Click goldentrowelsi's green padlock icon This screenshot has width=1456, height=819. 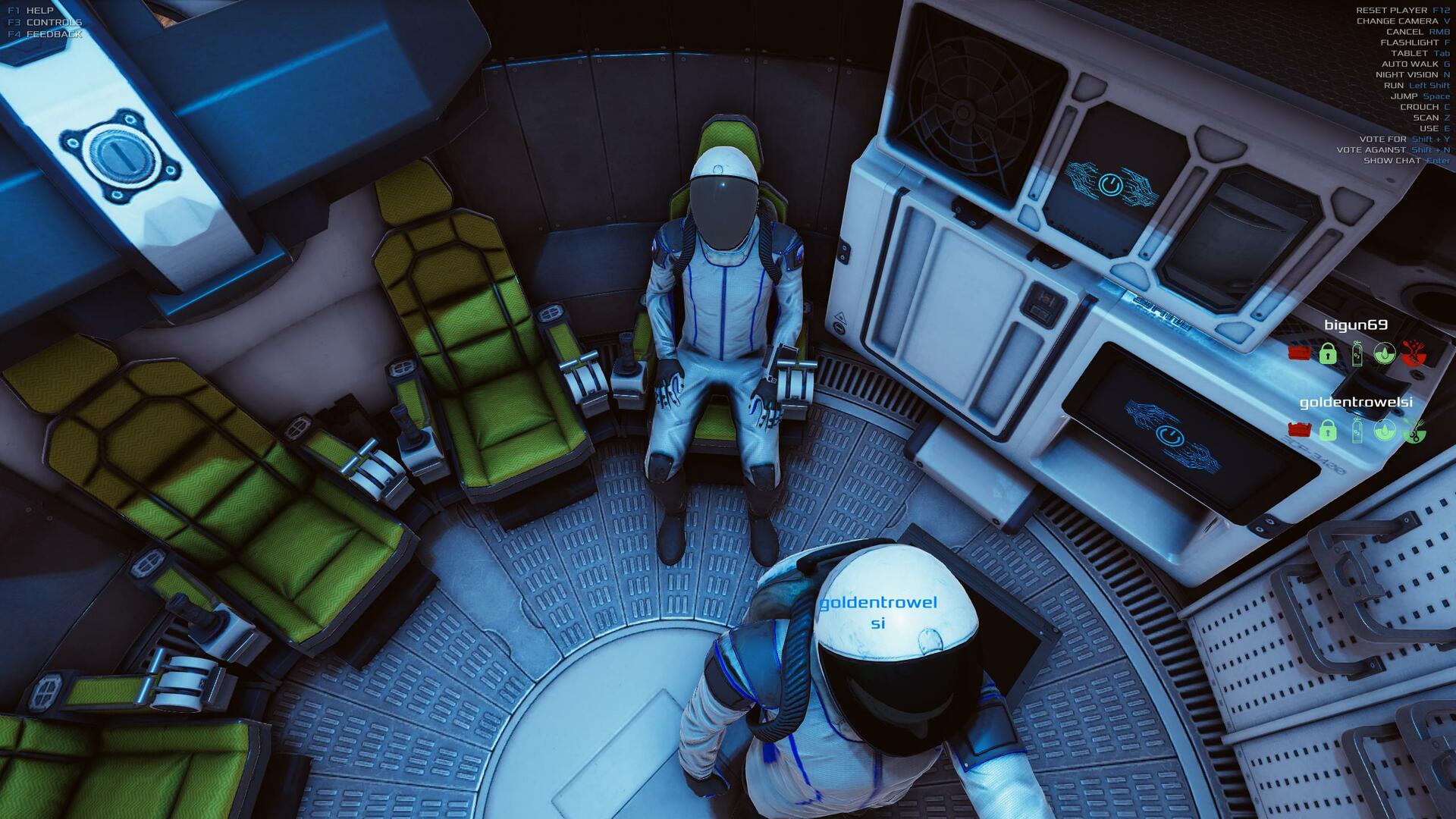tap(1327, 431)
